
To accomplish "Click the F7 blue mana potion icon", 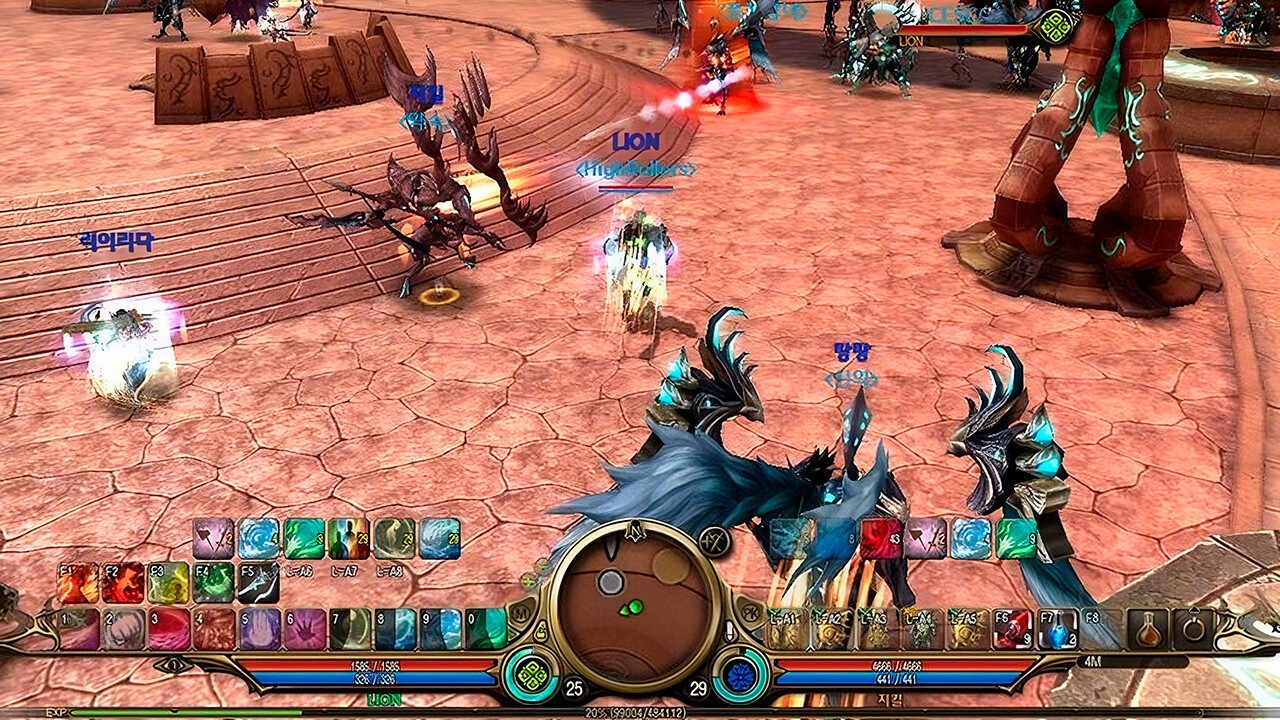I will click(x=1057, y=628).
